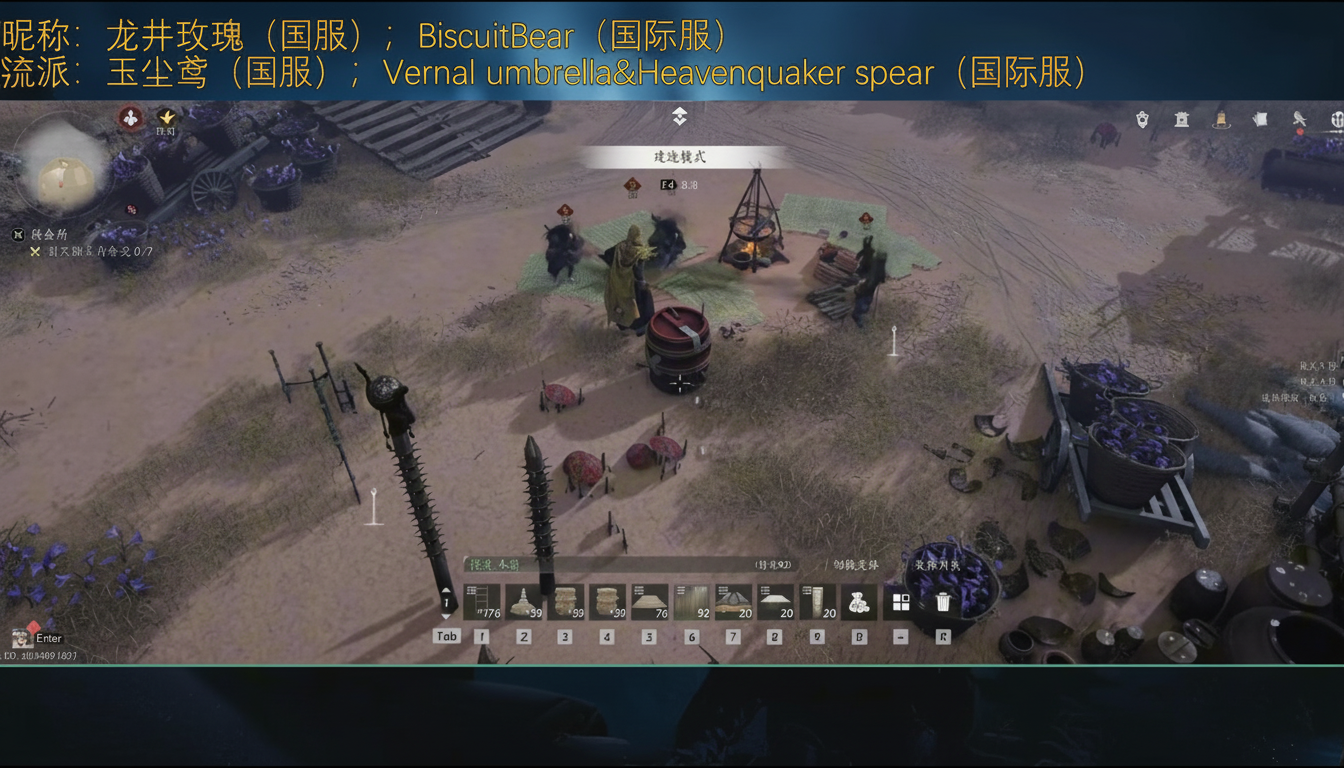Click the bird messenger icon top-right
The width and height of the screenshot is (1344, 768).
pos(1300,118)
